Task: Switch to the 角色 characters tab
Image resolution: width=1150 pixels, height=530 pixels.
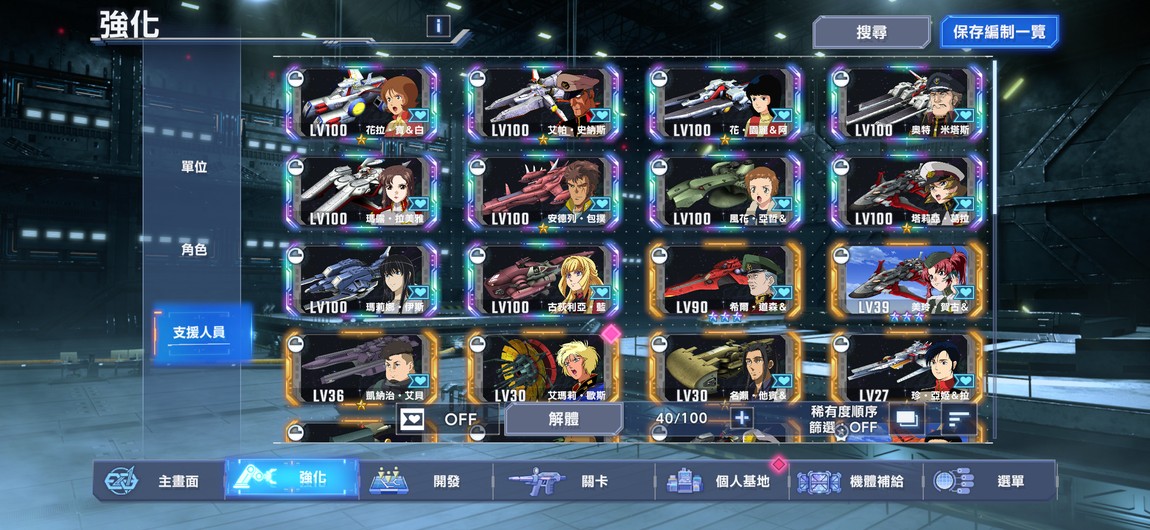Action: pos(194,250)
